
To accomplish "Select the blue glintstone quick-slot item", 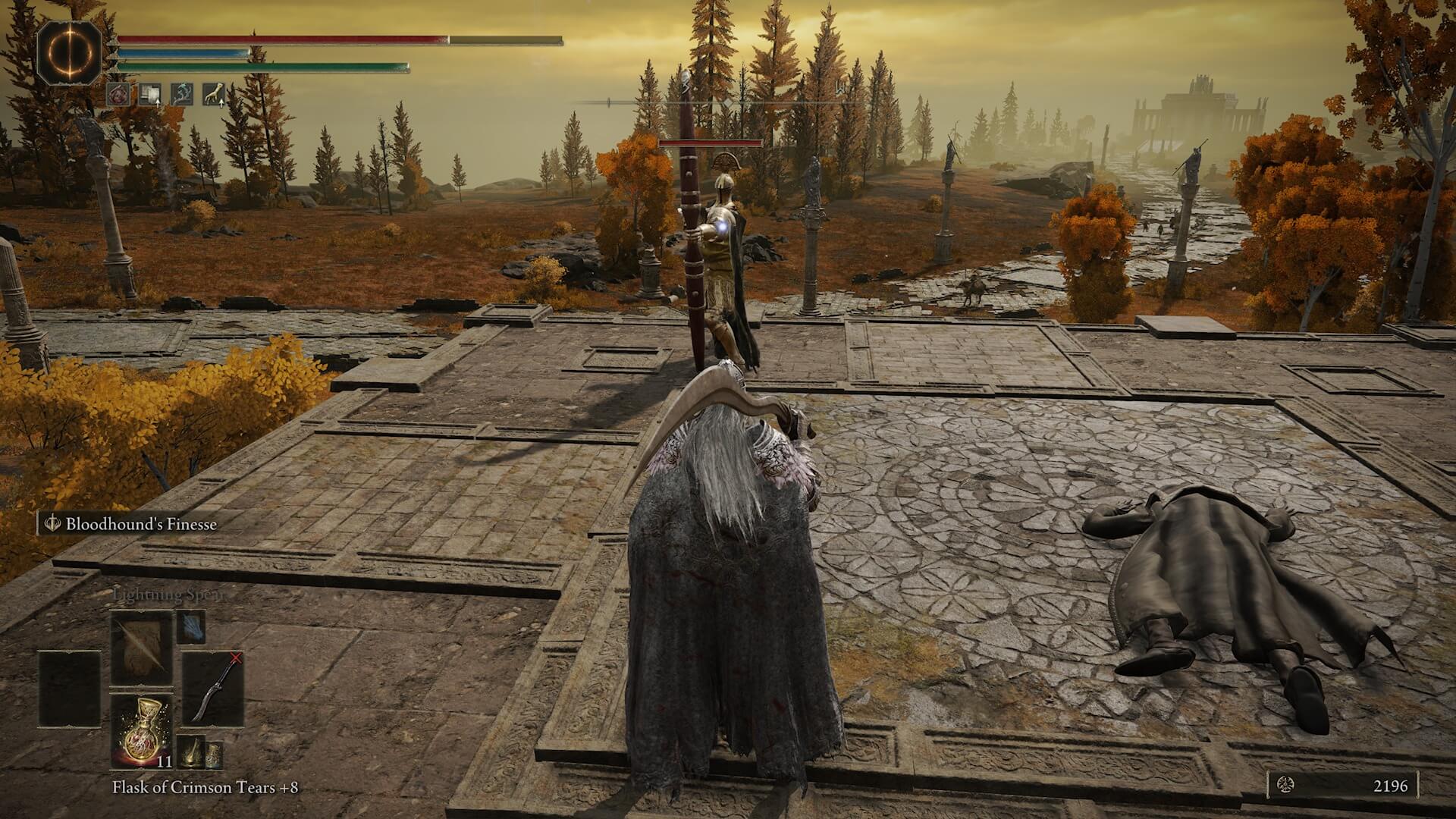I will pyautogui.click(x=191, y=628).
